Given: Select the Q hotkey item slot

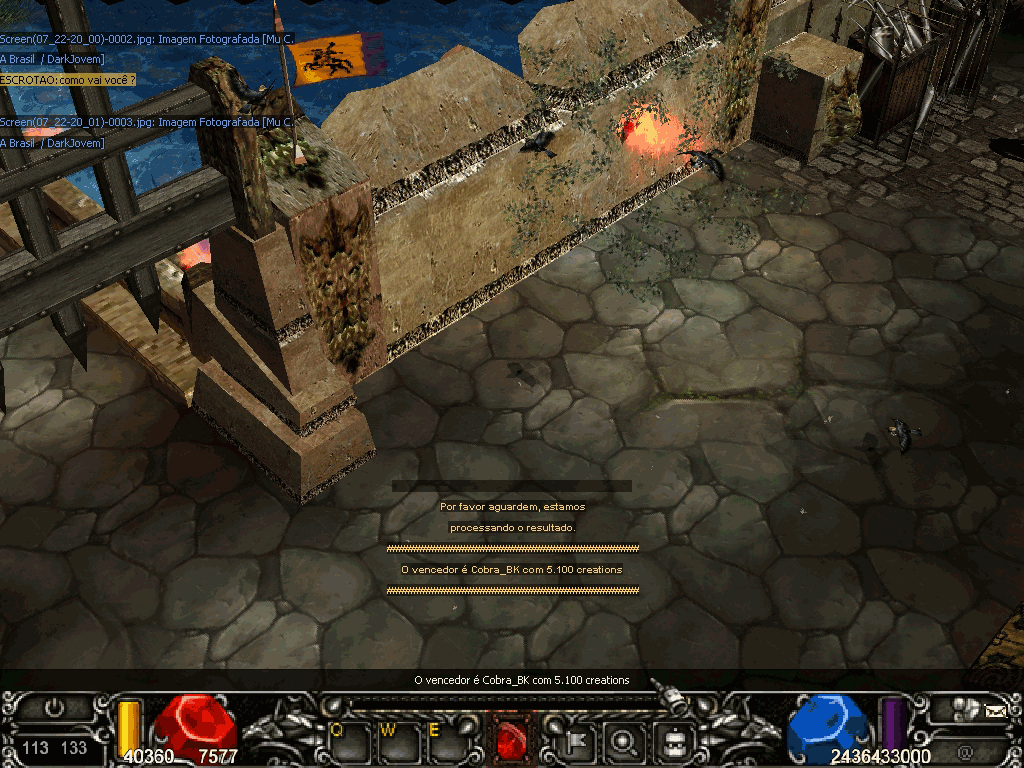Looking at the screenshot, I should pos(345,741).
